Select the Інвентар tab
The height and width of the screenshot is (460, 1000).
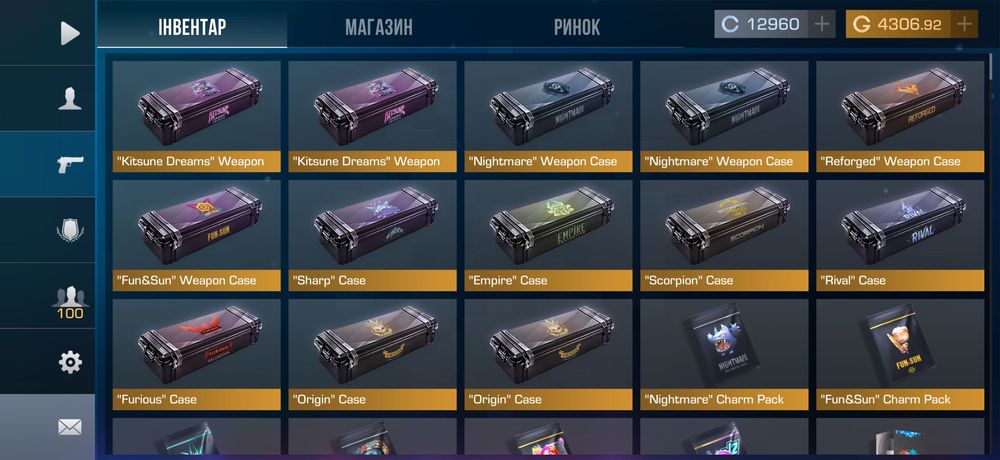(192, 26)
